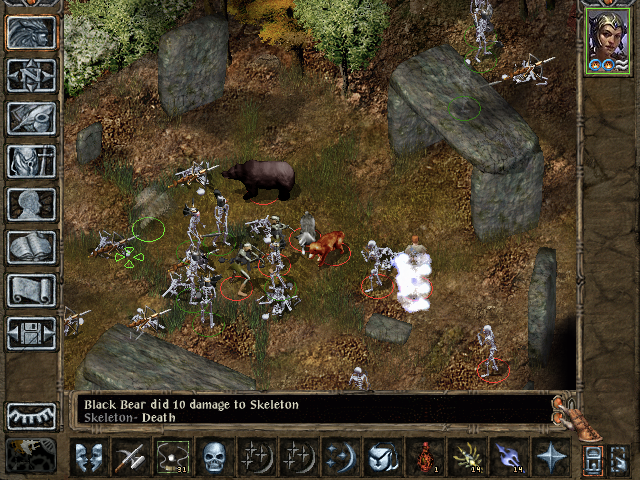The image size is (640, 480).
Task: Use the yellow burst quick item
Action: pos(466,457)
